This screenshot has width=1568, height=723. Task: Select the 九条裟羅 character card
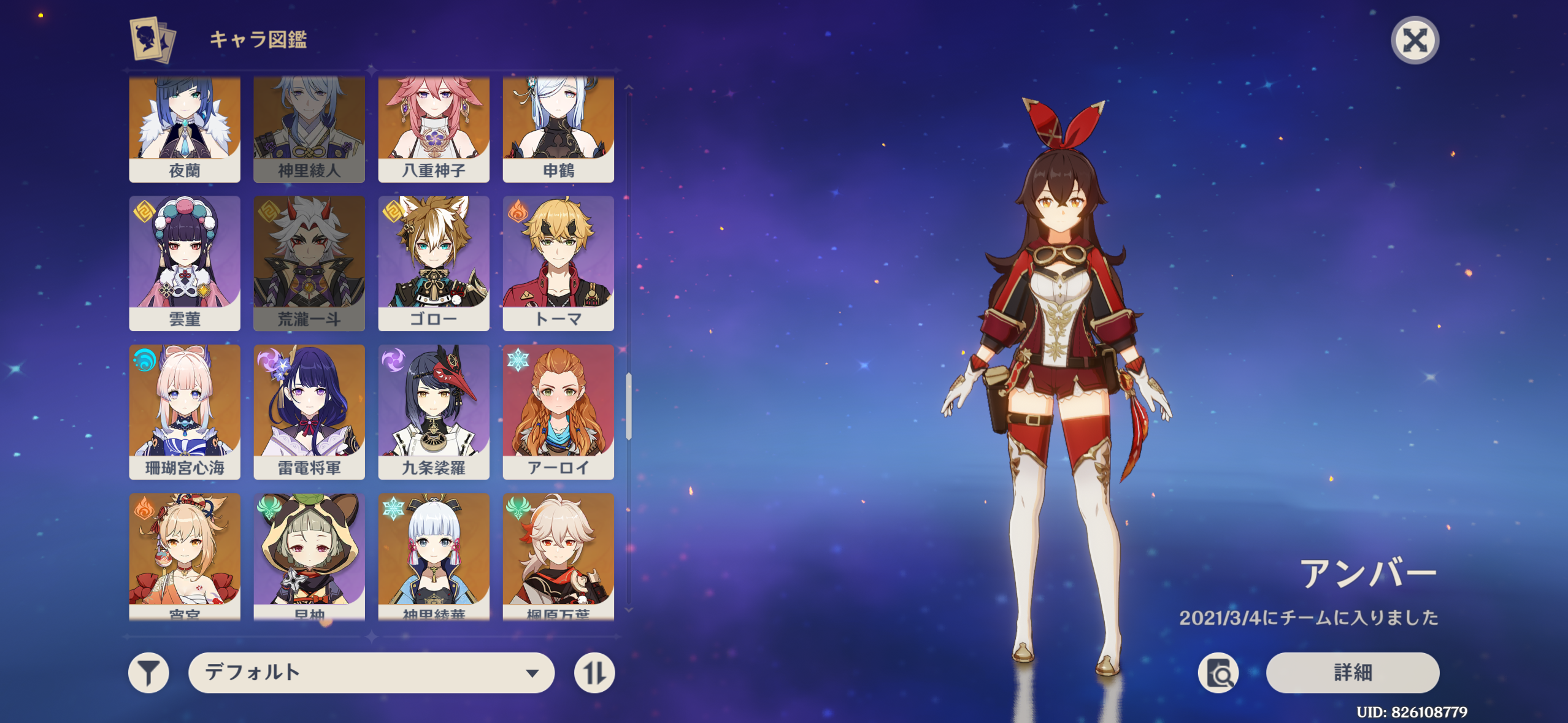(x=434, y=412)
